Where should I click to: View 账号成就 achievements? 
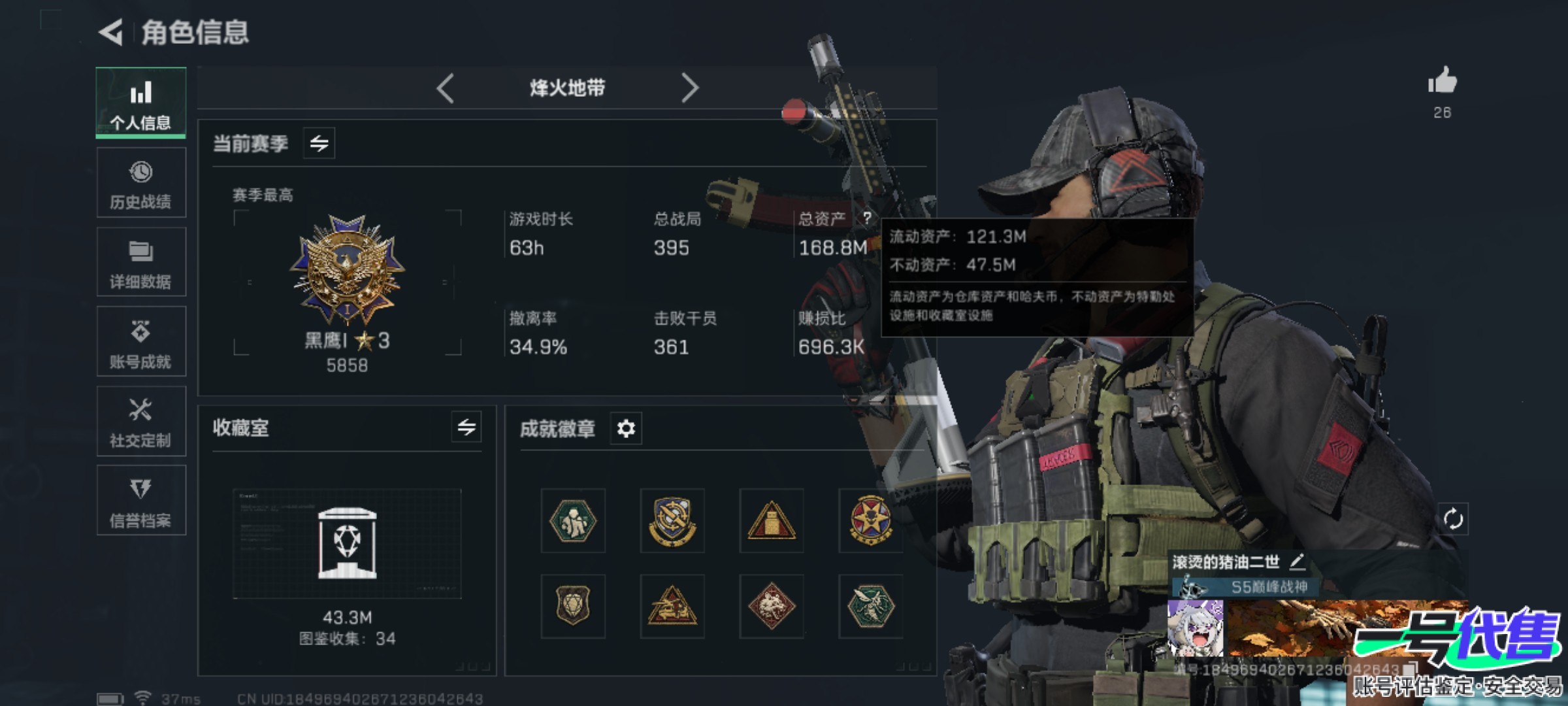141,341
